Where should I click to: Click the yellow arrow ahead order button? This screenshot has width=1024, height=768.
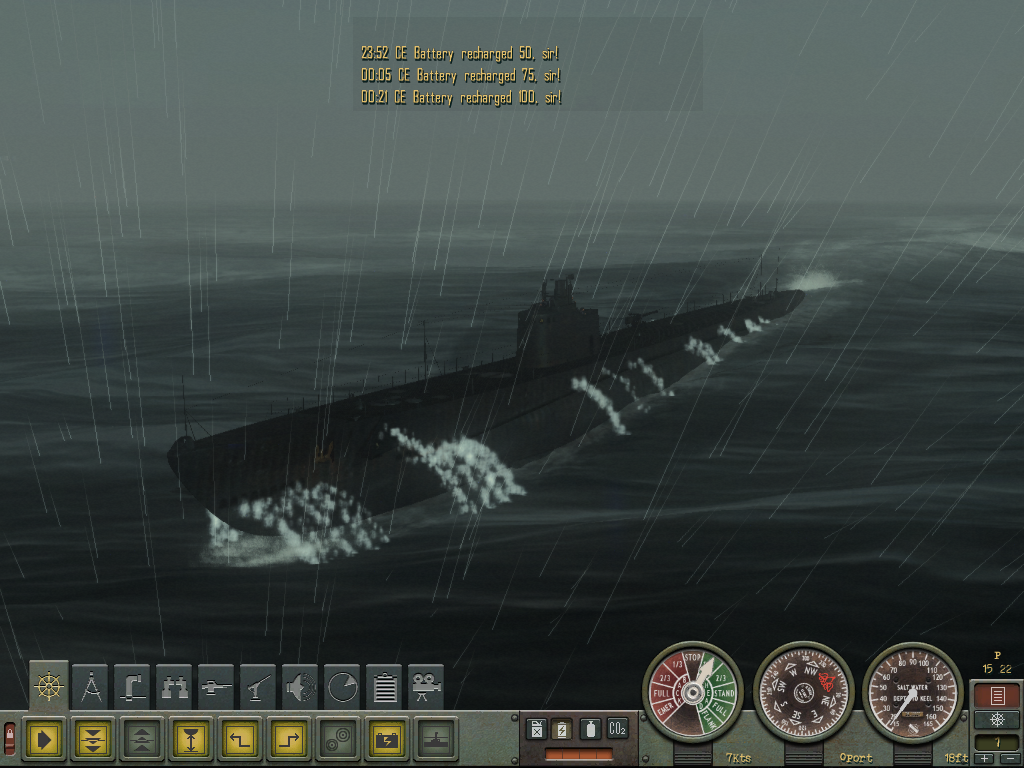tap(45, 739)
